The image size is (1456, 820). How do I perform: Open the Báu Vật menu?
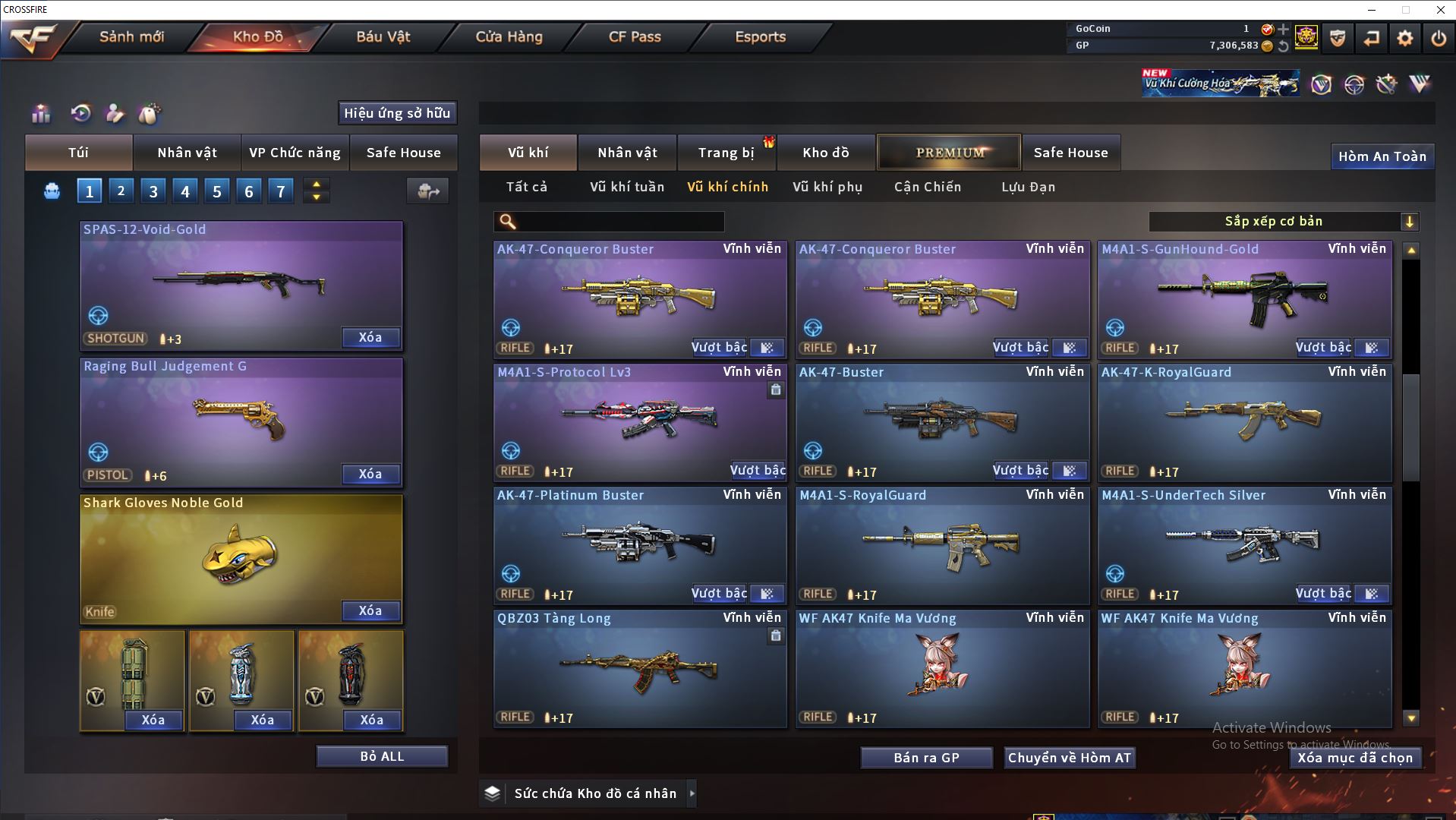383,36
